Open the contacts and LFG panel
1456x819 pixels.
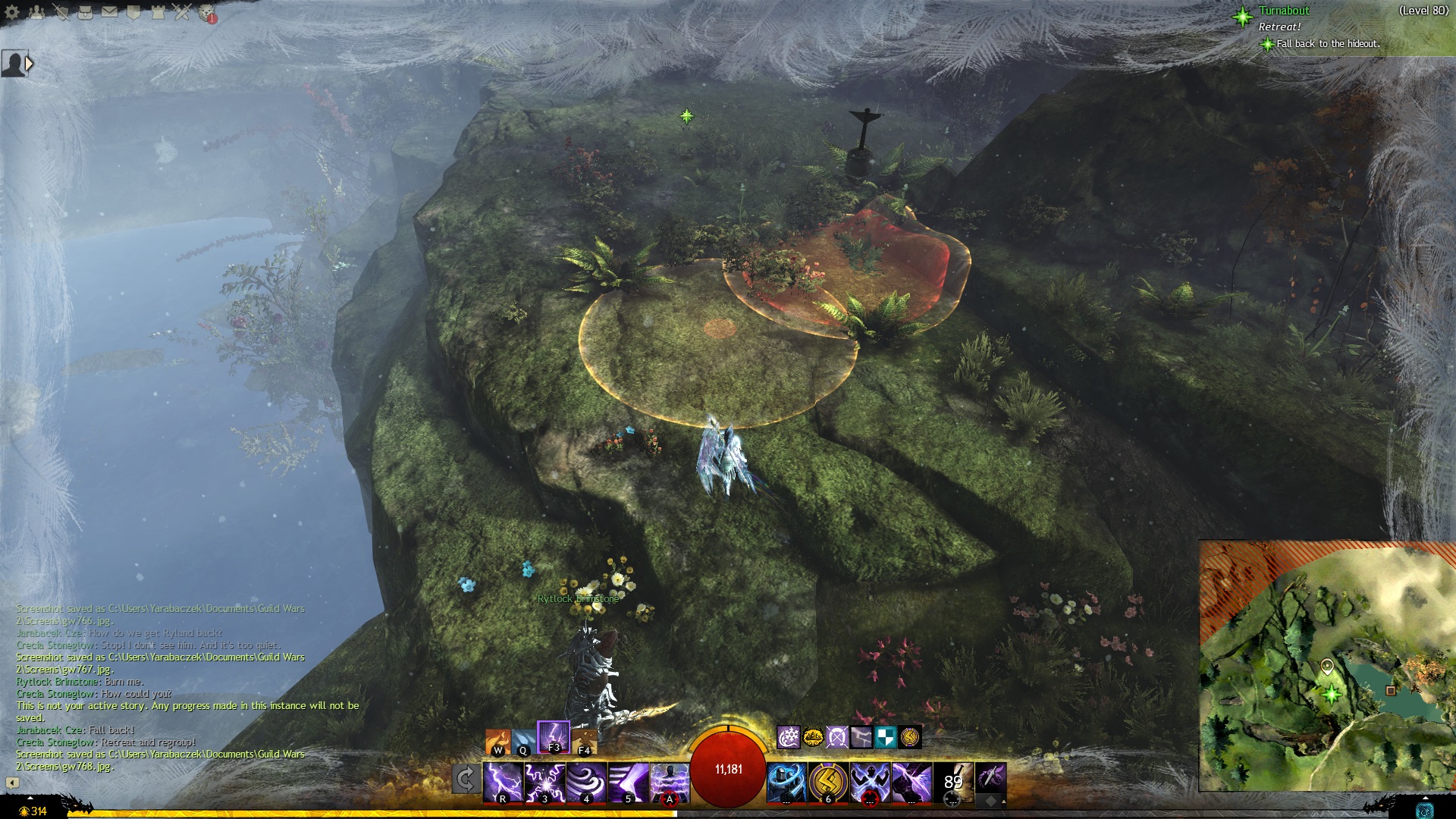tap(36, 12)
